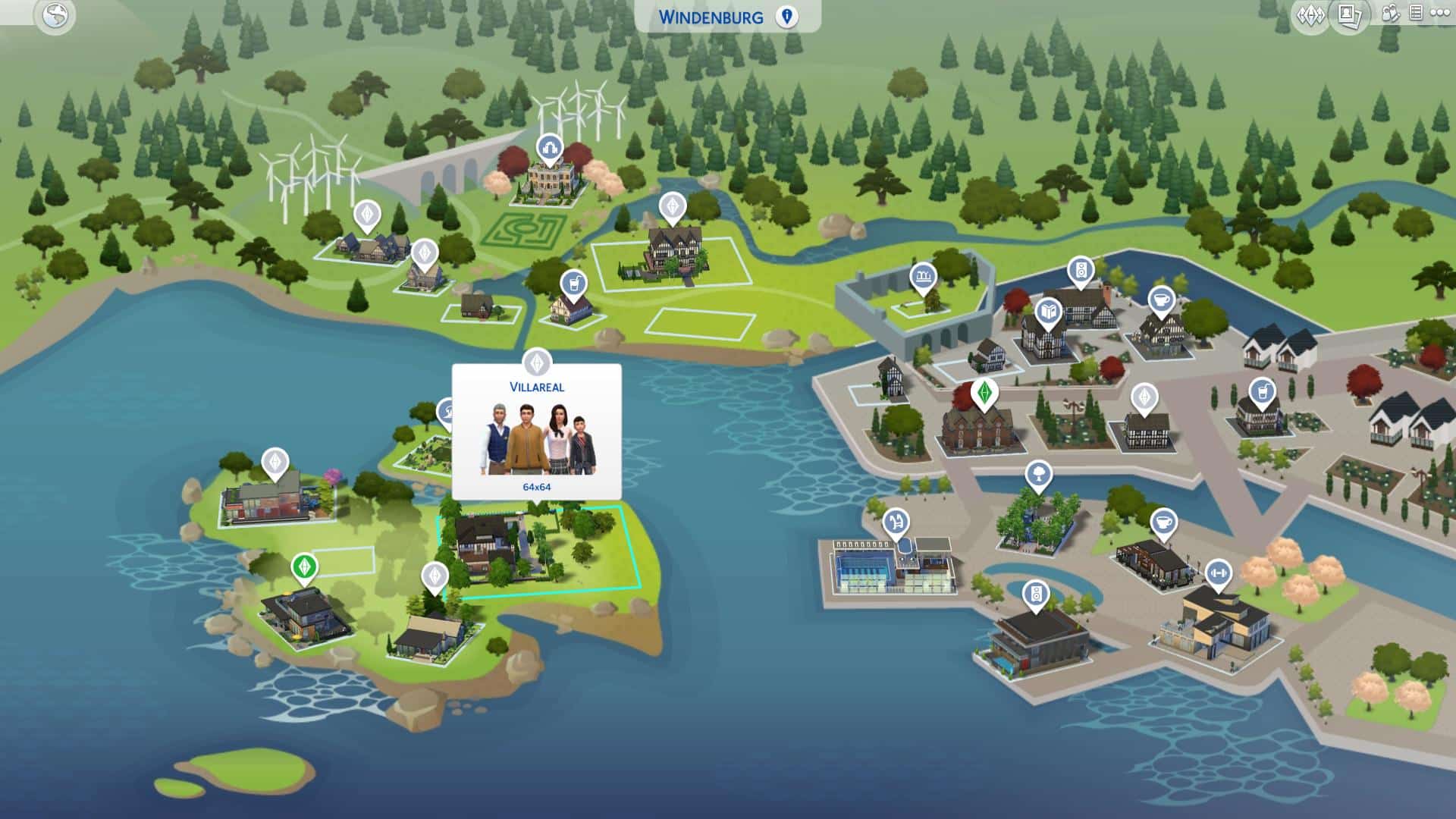Screen dimensions: 1456x819
Task: Open the three-dots options menu
Action: point(1440,13)
